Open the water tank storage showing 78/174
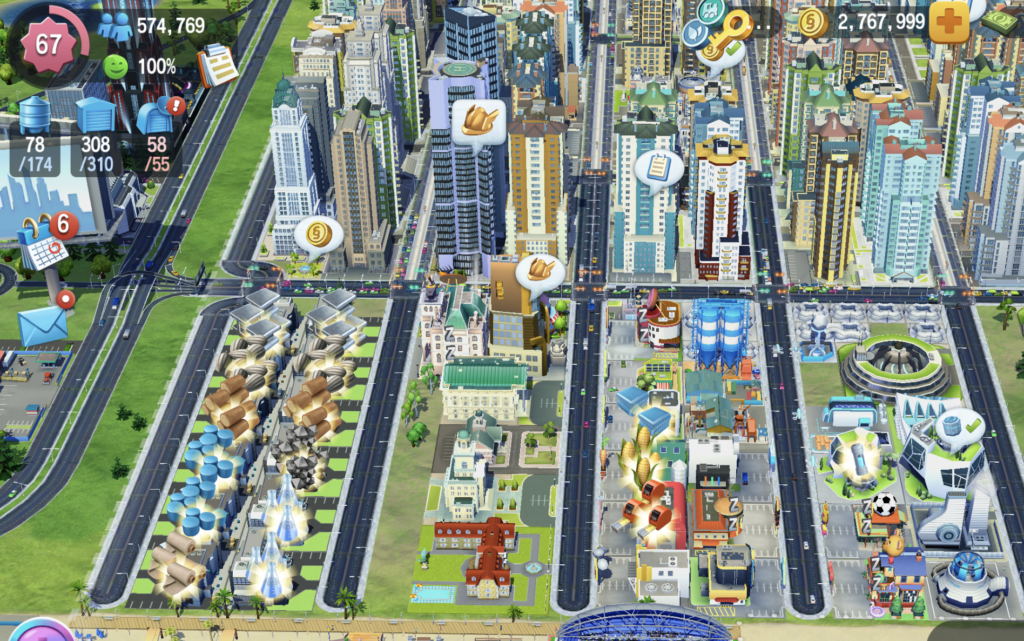 (36, 118)
